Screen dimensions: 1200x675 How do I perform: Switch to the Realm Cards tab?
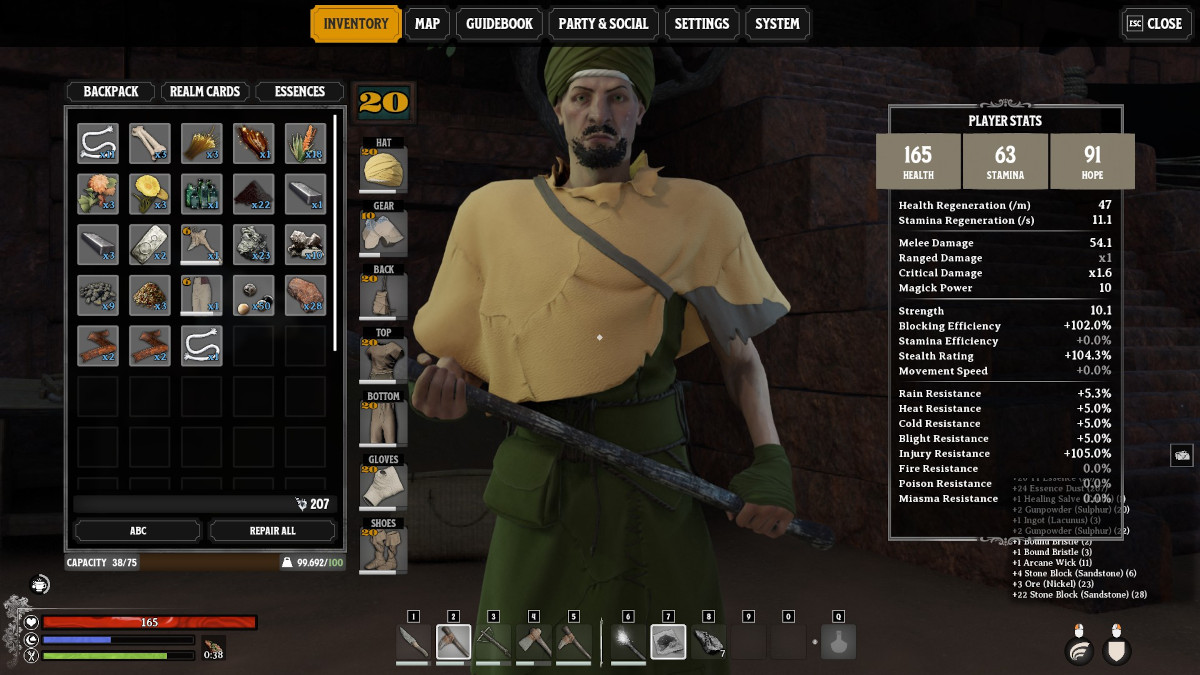(x=204, y=91)
